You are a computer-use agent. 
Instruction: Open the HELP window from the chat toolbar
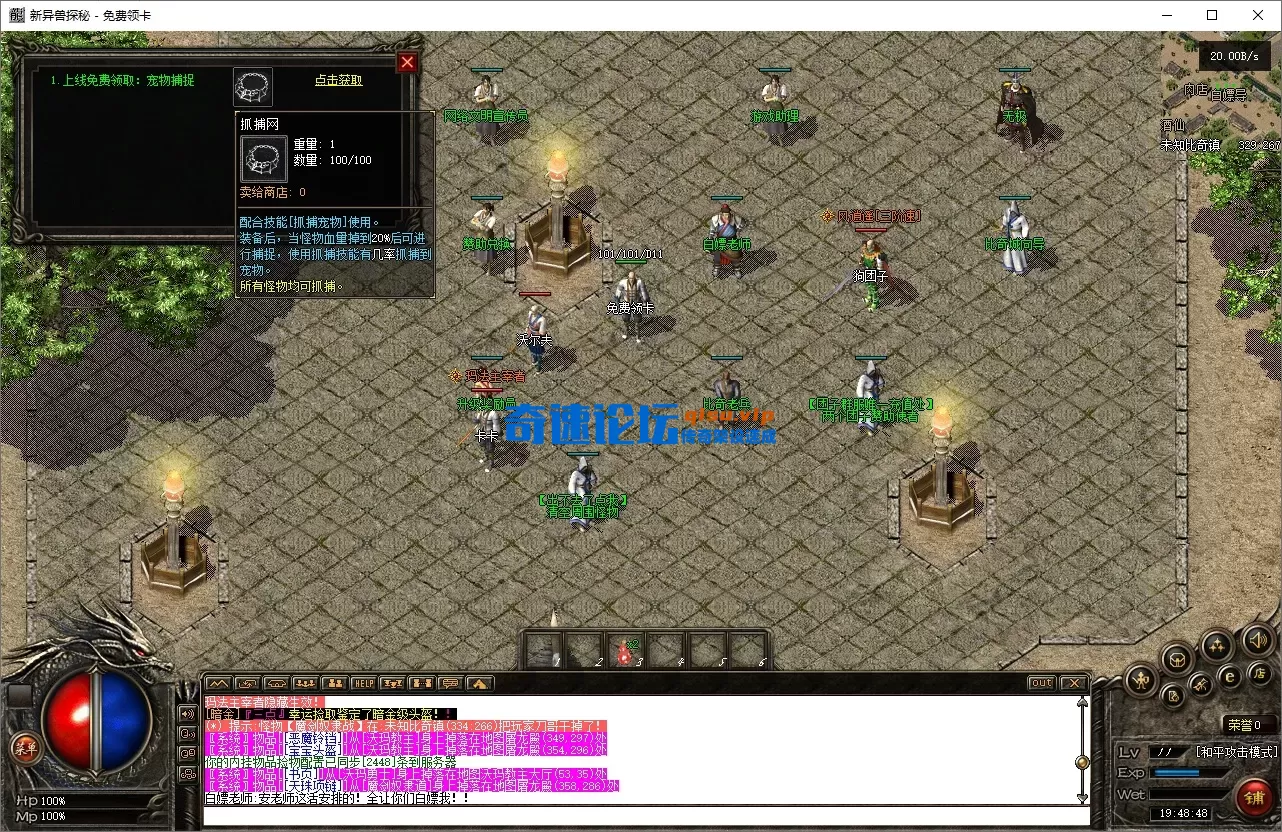362,684
